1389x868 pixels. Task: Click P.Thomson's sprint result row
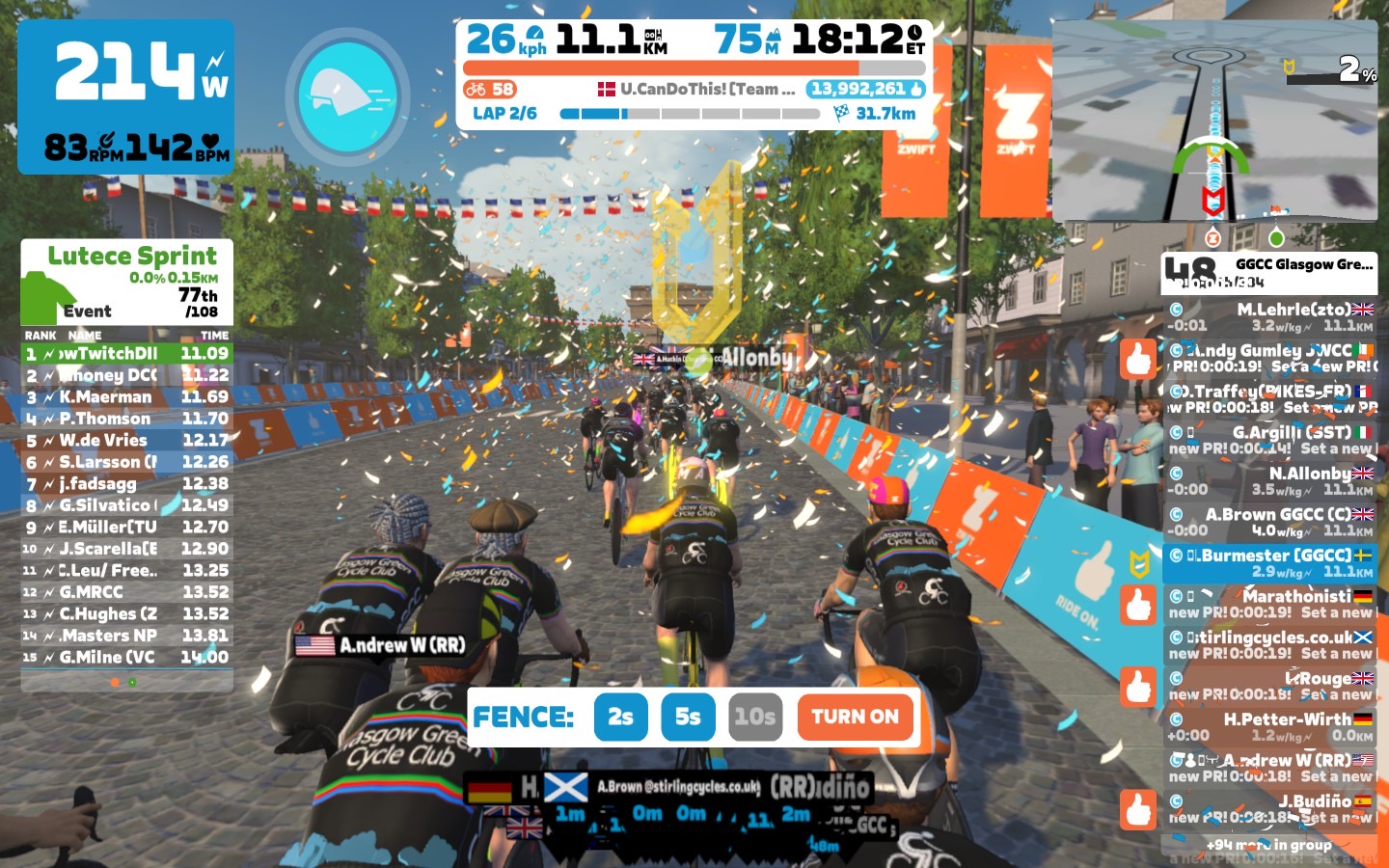[127, 419]
